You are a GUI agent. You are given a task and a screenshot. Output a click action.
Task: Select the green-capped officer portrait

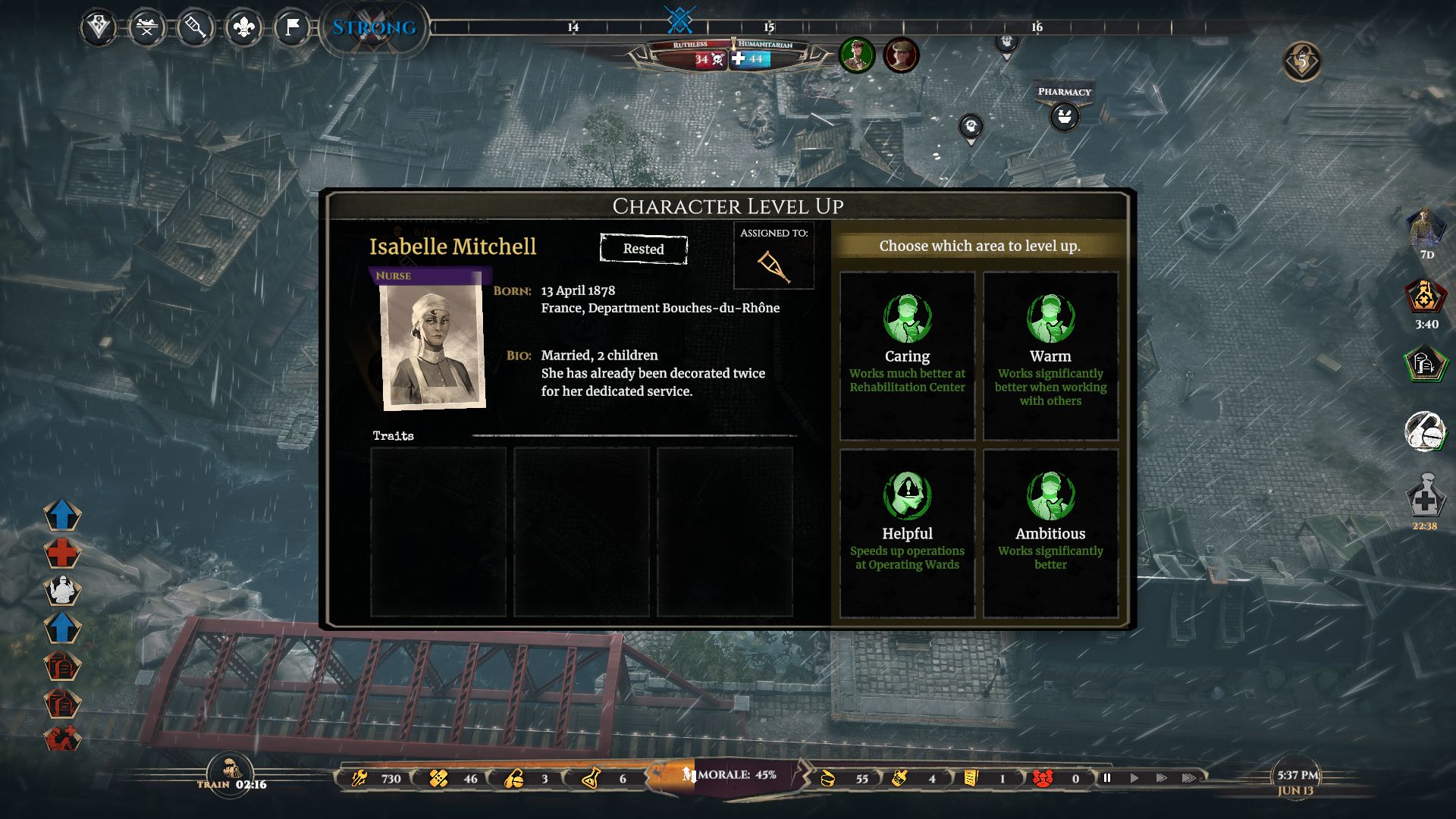(857, 55)
